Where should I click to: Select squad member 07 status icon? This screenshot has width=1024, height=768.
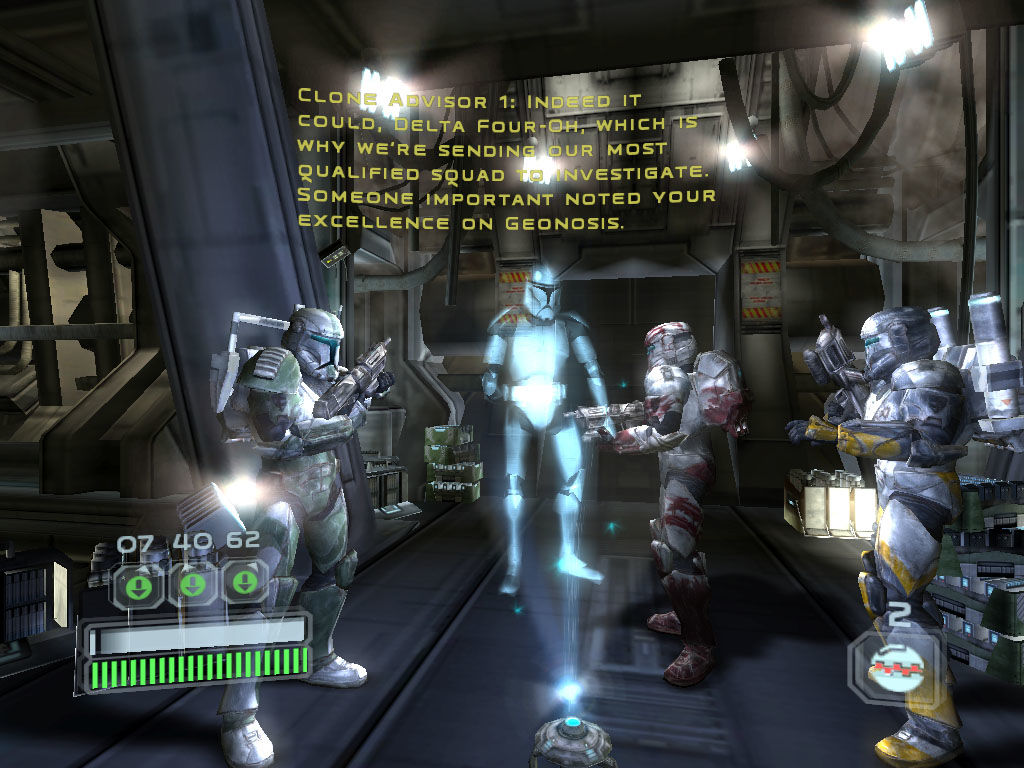pyautogui.click(x=141, y=584)
